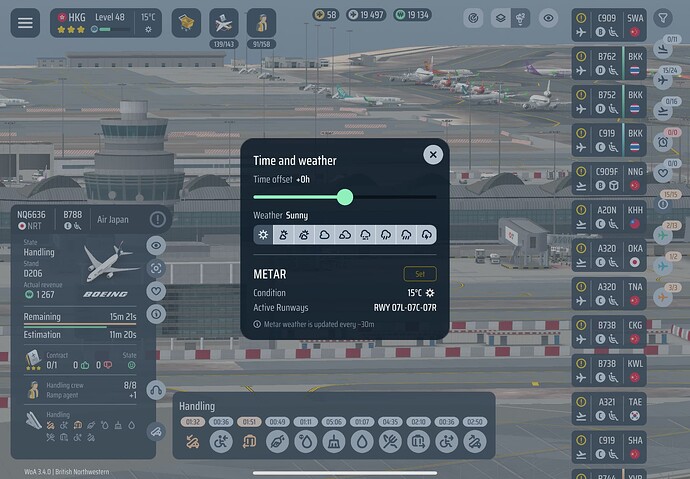Open the contracts handshake icon

pos(186,22)
